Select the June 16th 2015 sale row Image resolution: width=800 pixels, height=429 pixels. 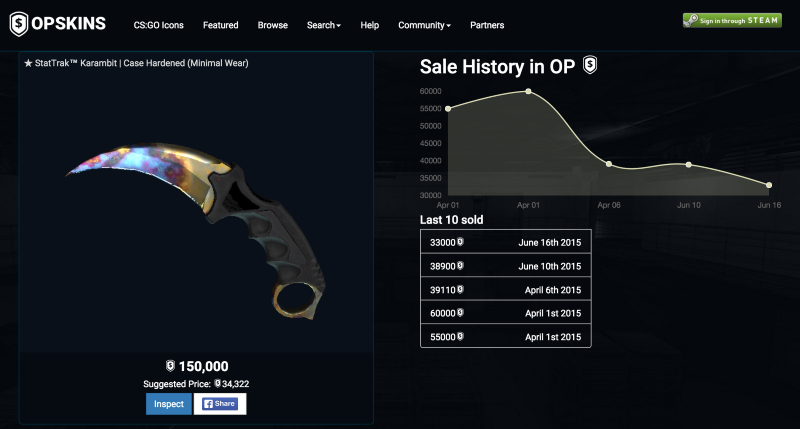click(505, 242)
